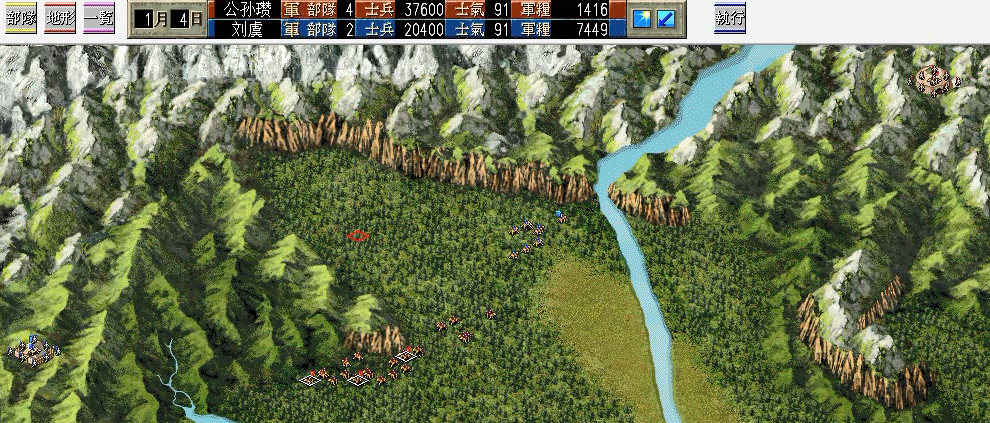Click the blue diagonal-line icon button

(x=666, y=19)
